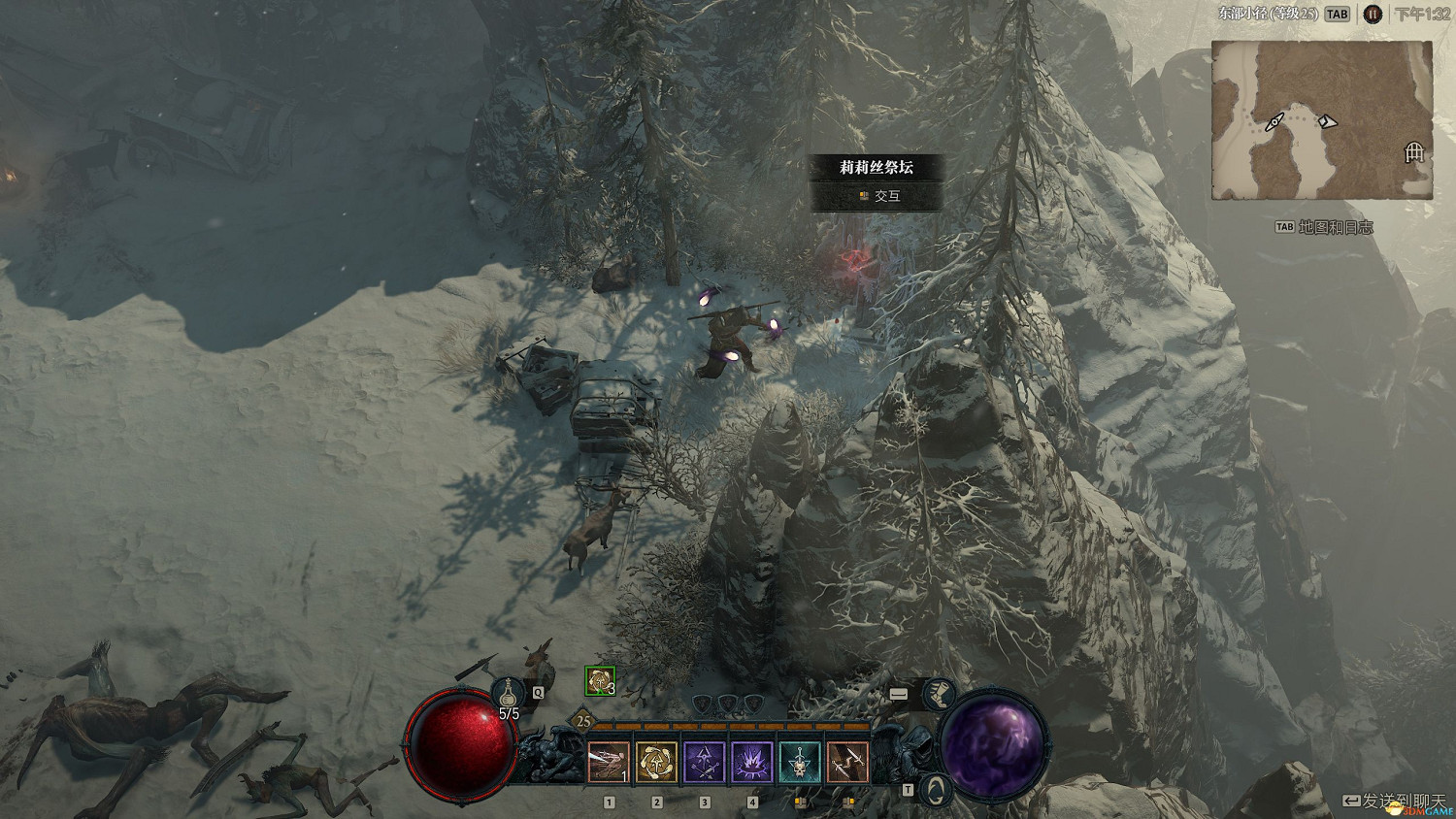1456x819 pixels.
Task: Use the twin daggers skill slot
Action: pos(847,762)
